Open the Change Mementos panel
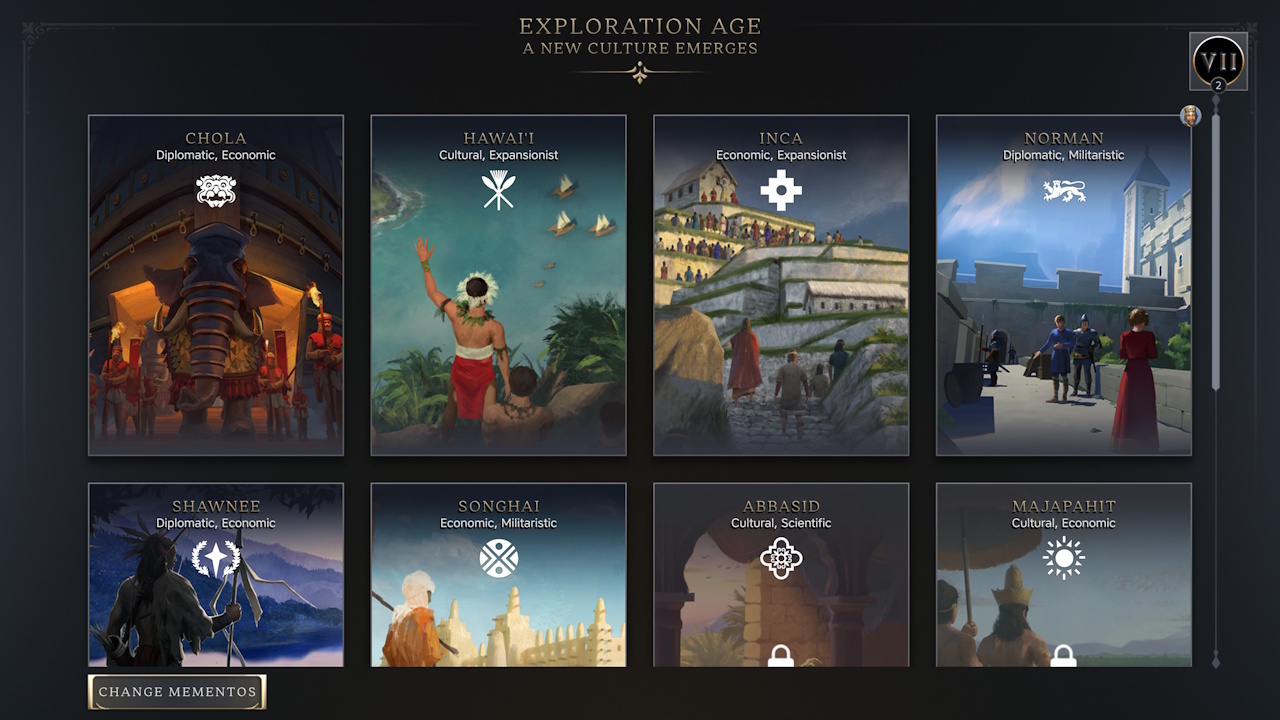1280x720 pixels. coord(176,691)
